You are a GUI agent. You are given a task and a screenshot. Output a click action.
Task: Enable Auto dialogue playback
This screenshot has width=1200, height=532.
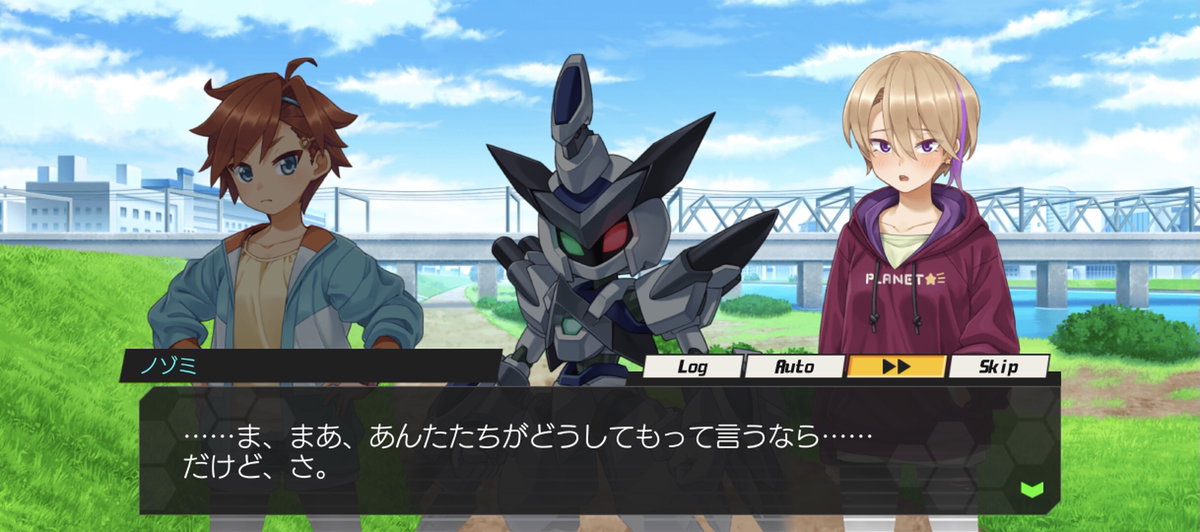pyautogui.click(x=795, y=367)
